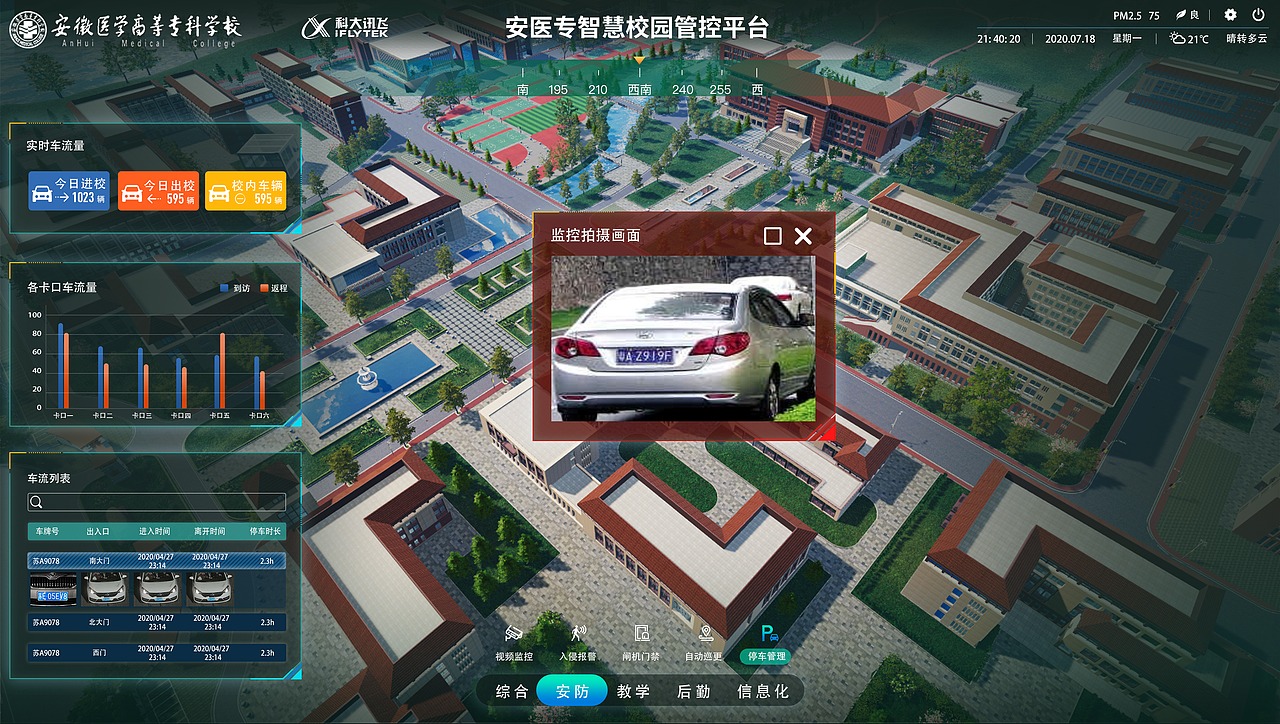
Task: Toggle the 校内车辆 statistics card
Action: (245, 190)
